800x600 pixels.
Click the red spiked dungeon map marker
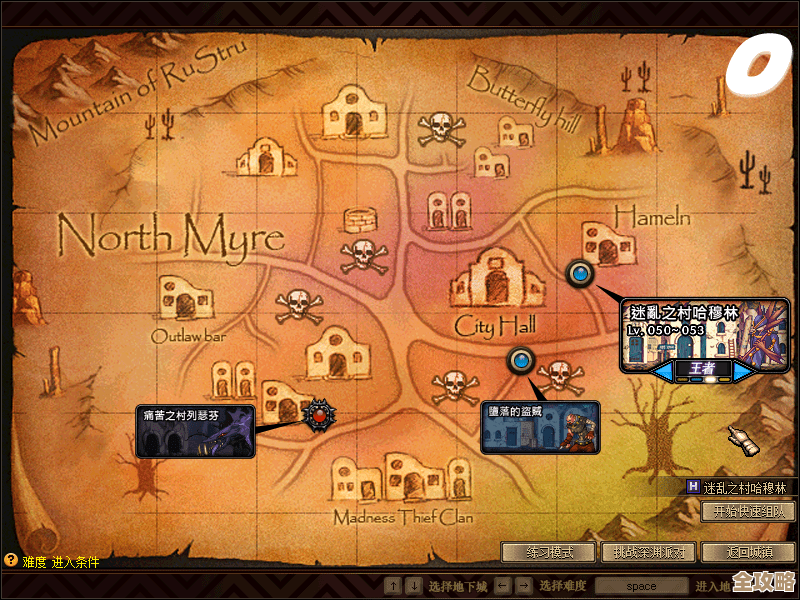(x=318, y=412)
